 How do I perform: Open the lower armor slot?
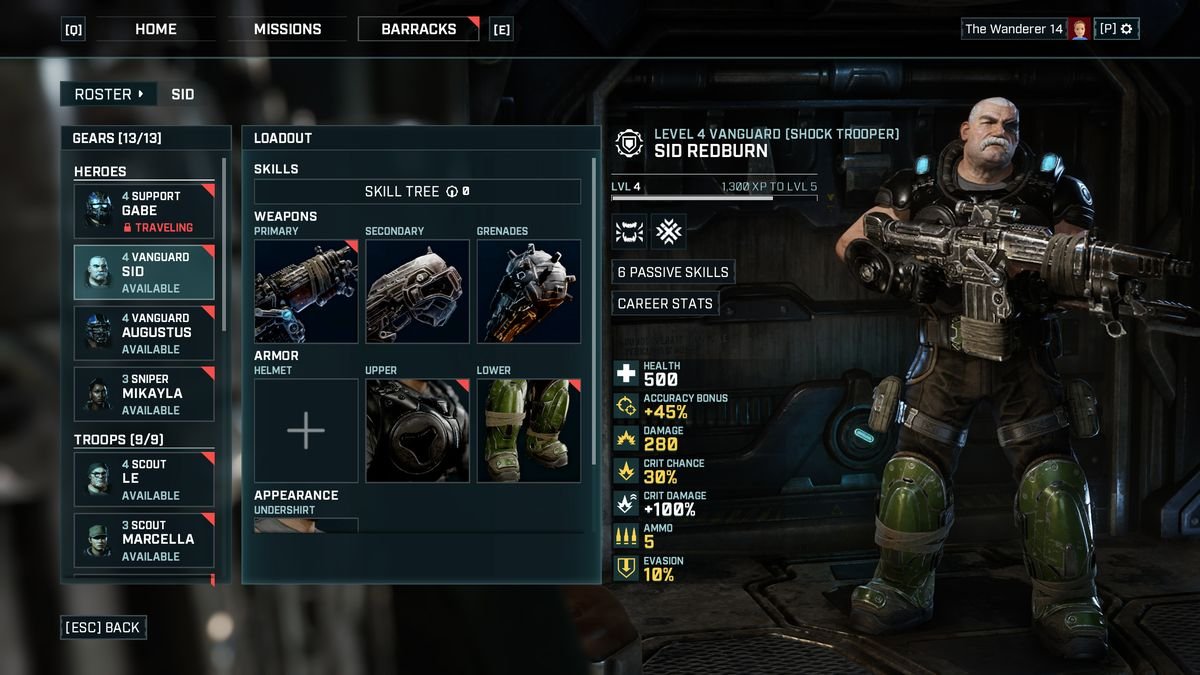point(528,430)
